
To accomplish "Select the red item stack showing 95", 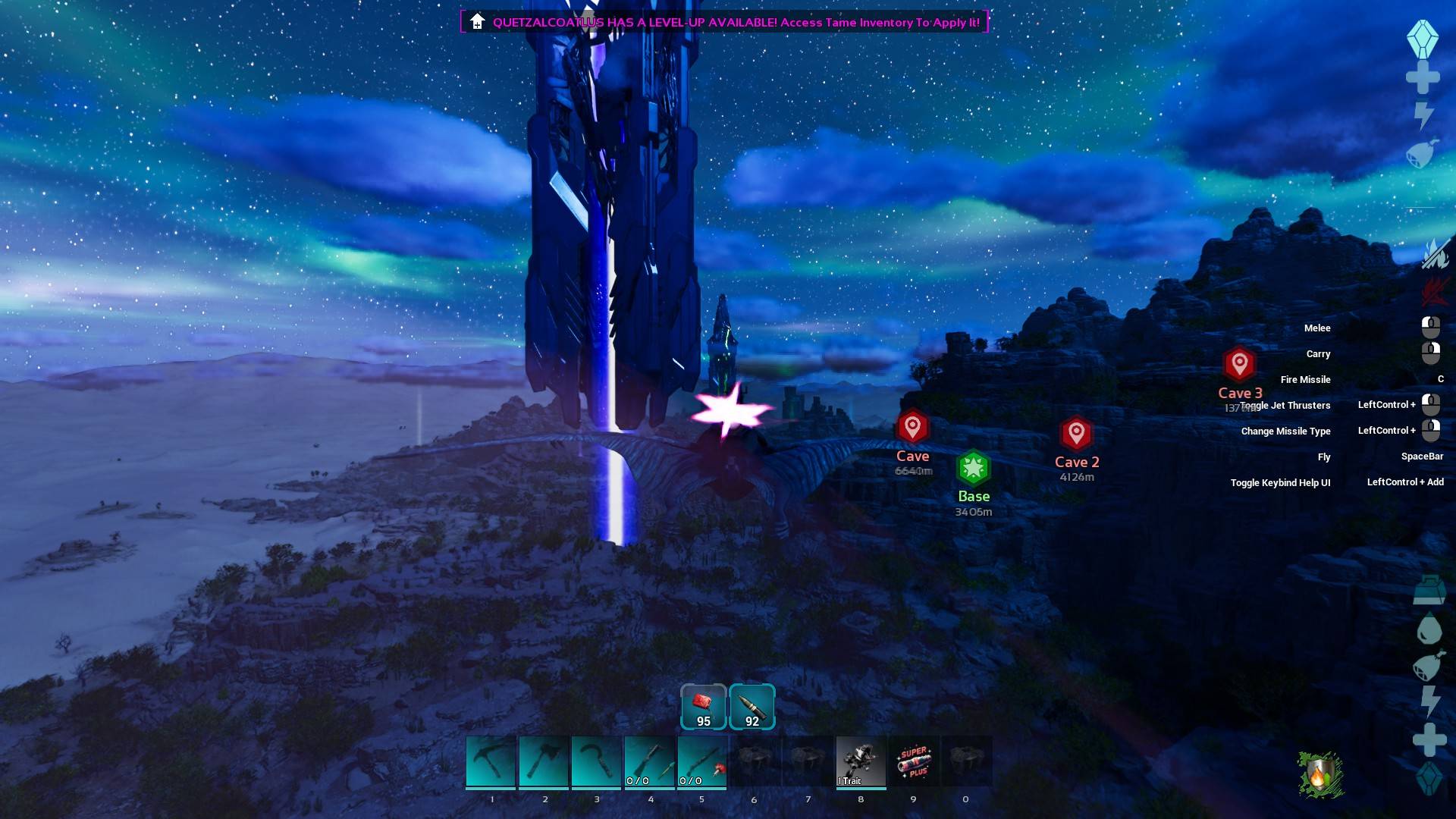I will [x=703, y=707].
